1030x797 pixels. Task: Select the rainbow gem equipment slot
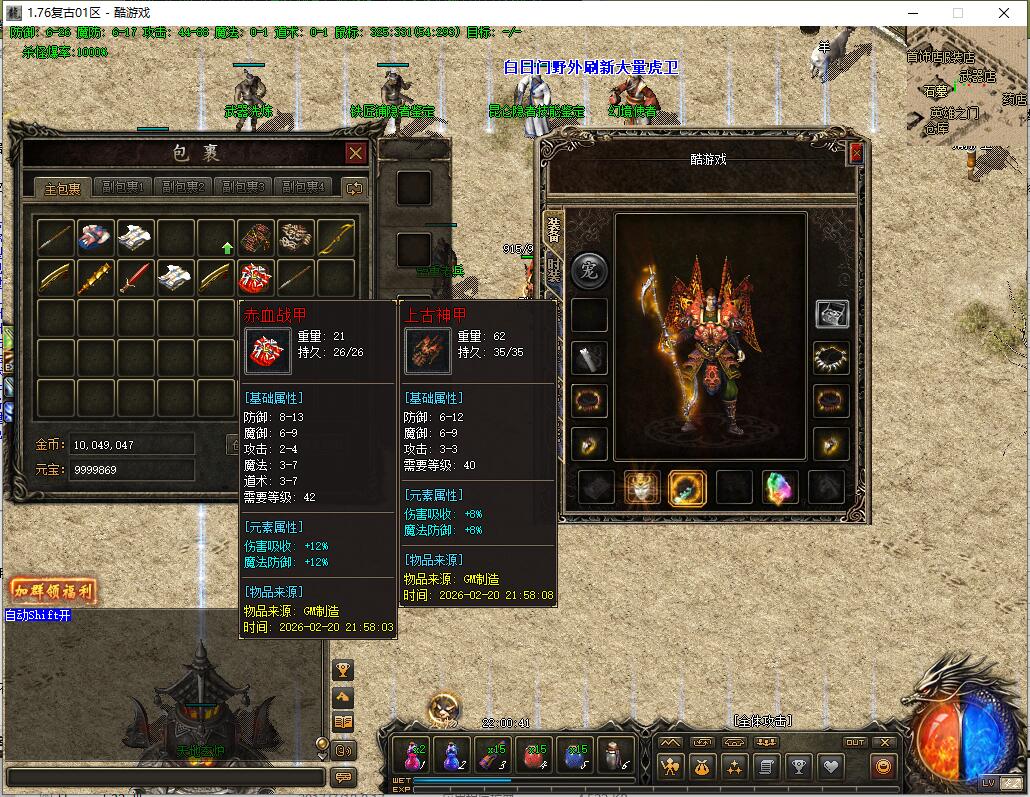tap(781, 487)
